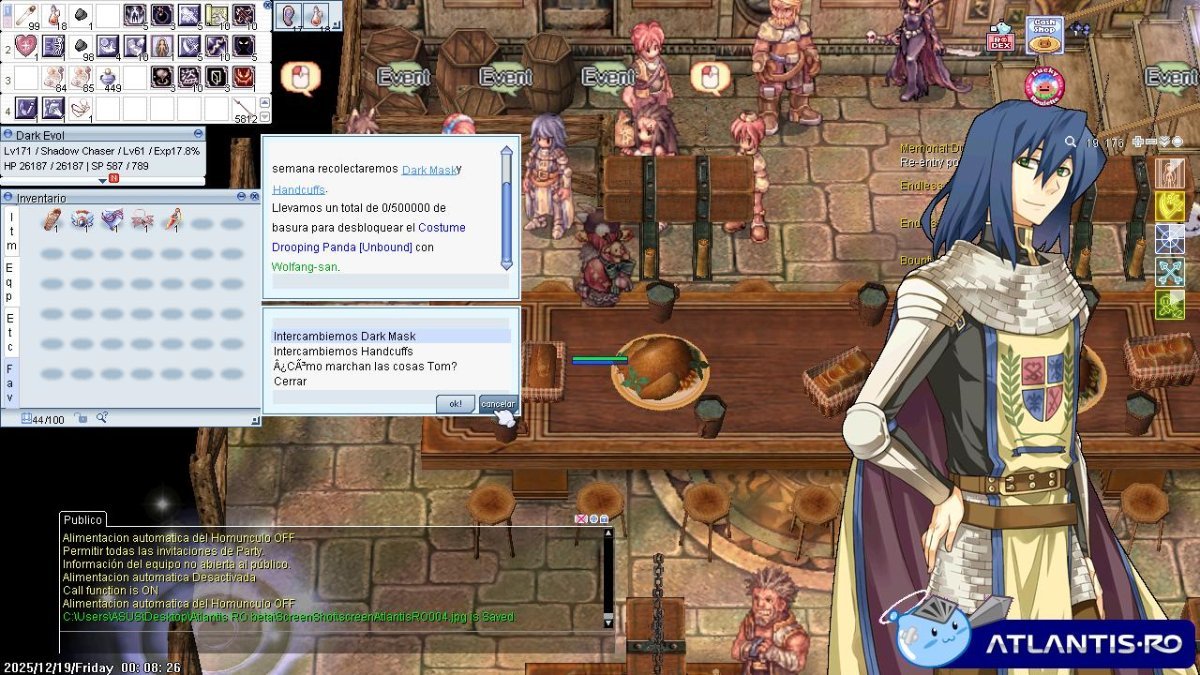Open the Cash Shop
The height and width of the screenshot is (675, 1200).
click(1044, 36)
